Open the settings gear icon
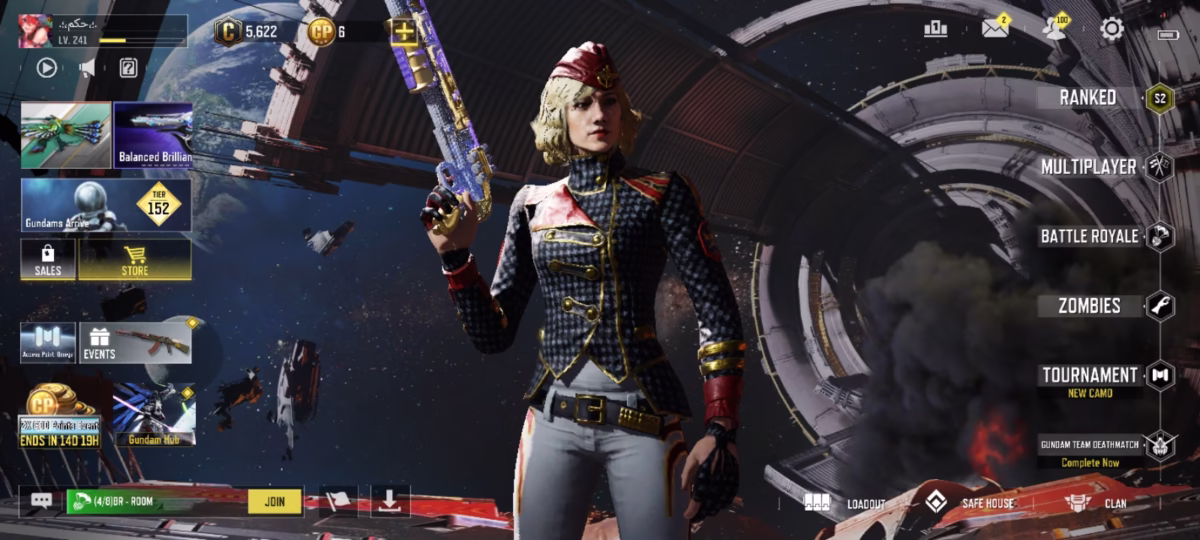The height and width of the screenshot is (540, 1200). 1112,29
